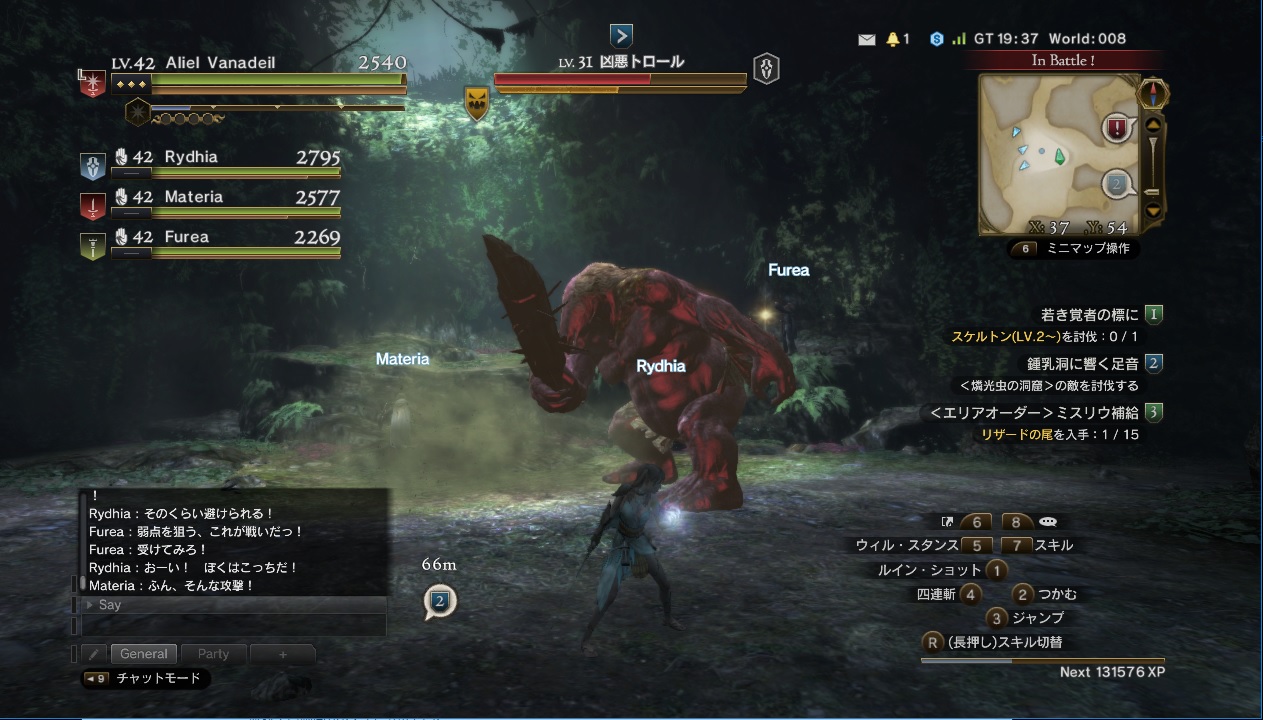
Task: Check the notification bell icon
Action: coord(892,39)
